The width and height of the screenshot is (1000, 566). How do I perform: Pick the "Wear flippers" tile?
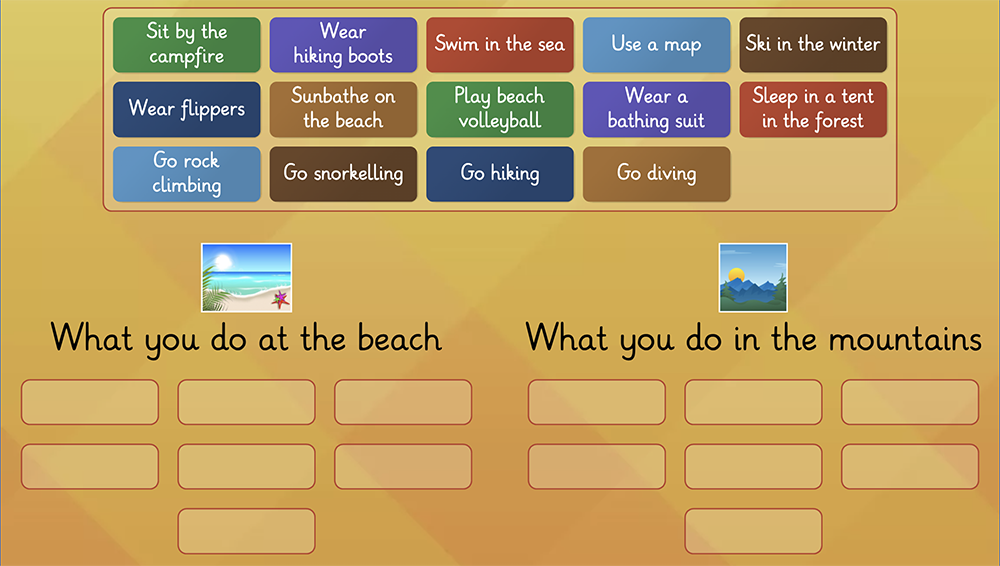click(x=187, y=109)
